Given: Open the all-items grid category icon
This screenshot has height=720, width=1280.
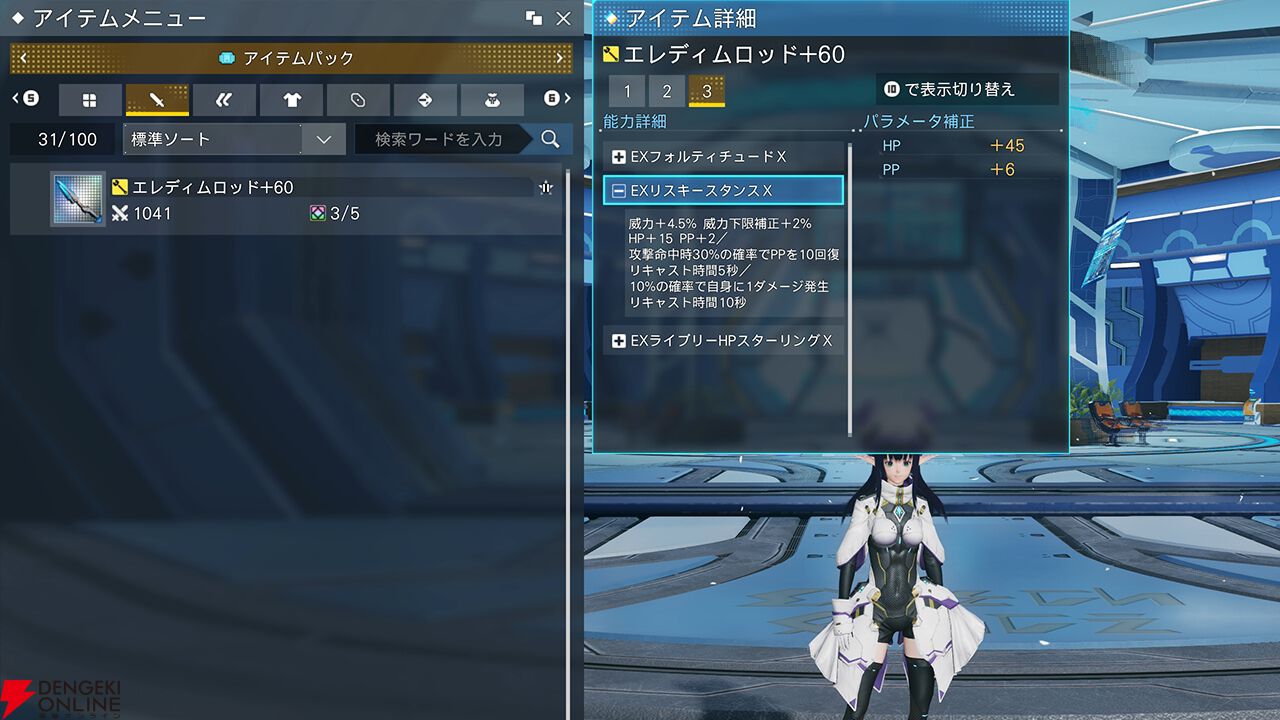Looking at the screenshot, I should pyautogui.click(x=90, y=100).
